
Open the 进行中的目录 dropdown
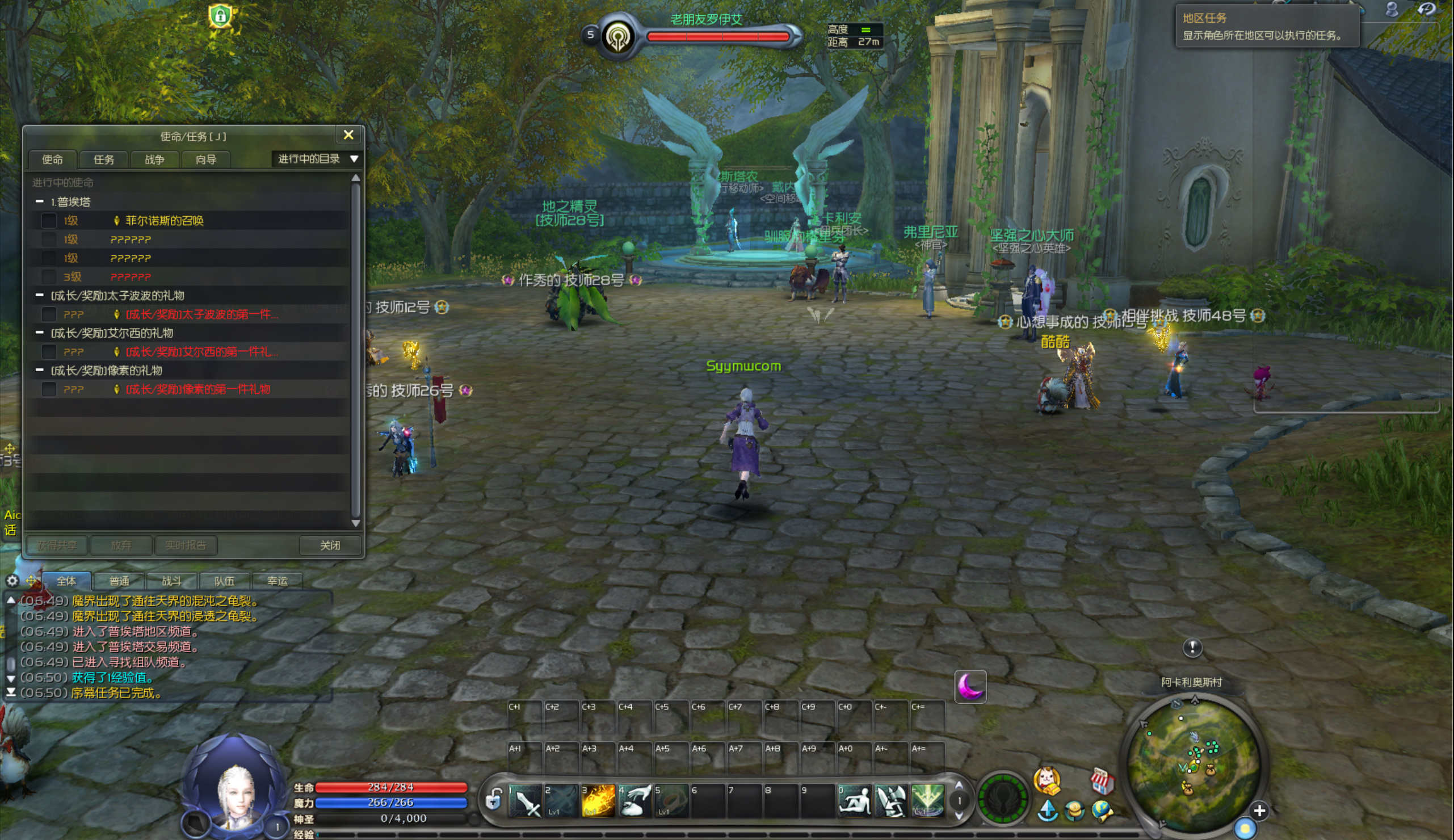[x=318, y=159]
